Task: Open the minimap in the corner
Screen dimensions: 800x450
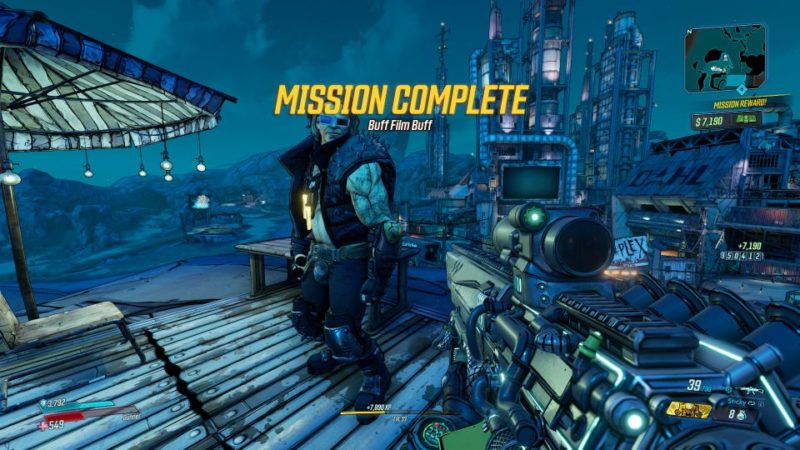Action: [726, 58]
